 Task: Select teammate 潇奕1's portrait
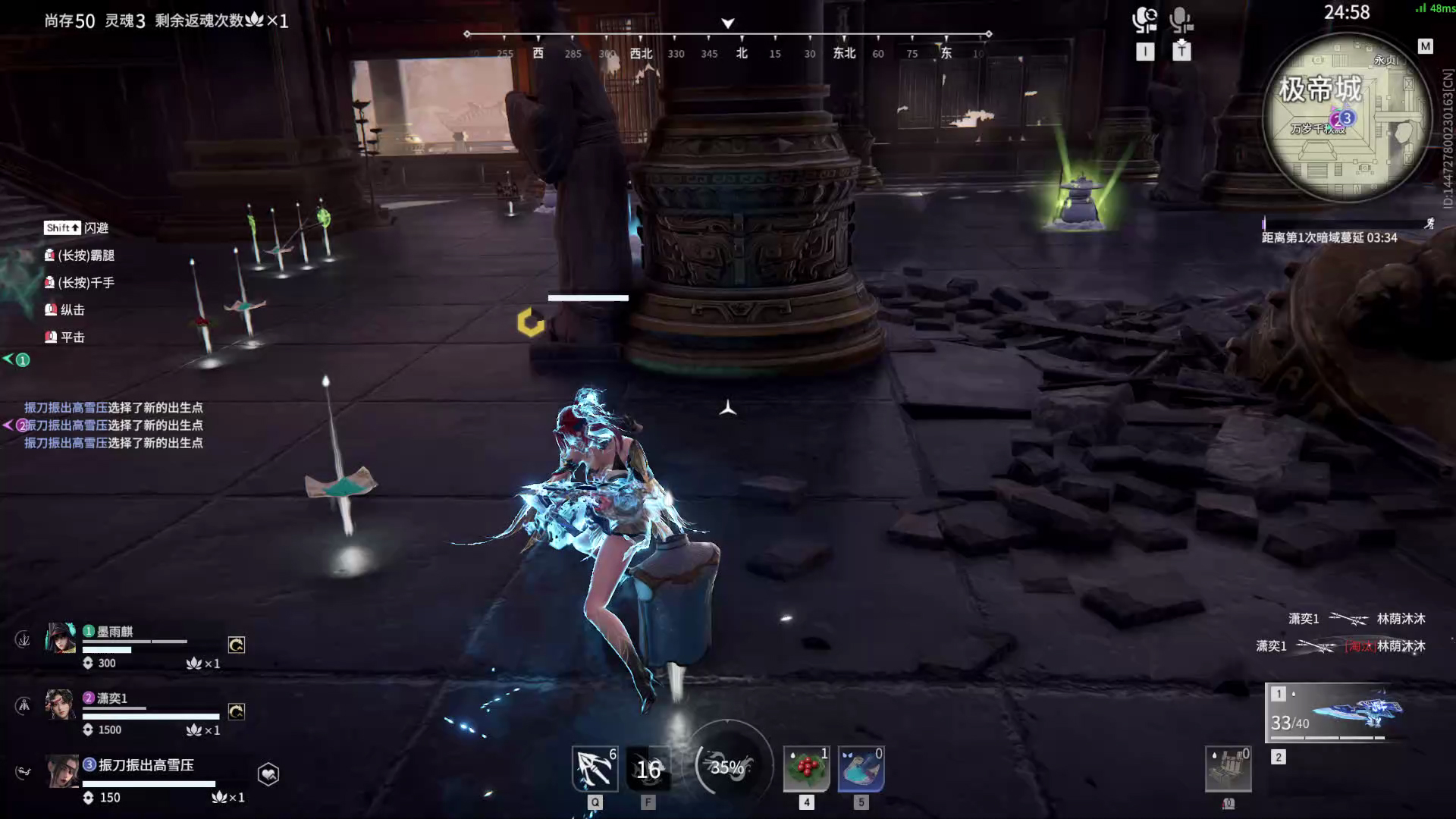click(60, 704)
